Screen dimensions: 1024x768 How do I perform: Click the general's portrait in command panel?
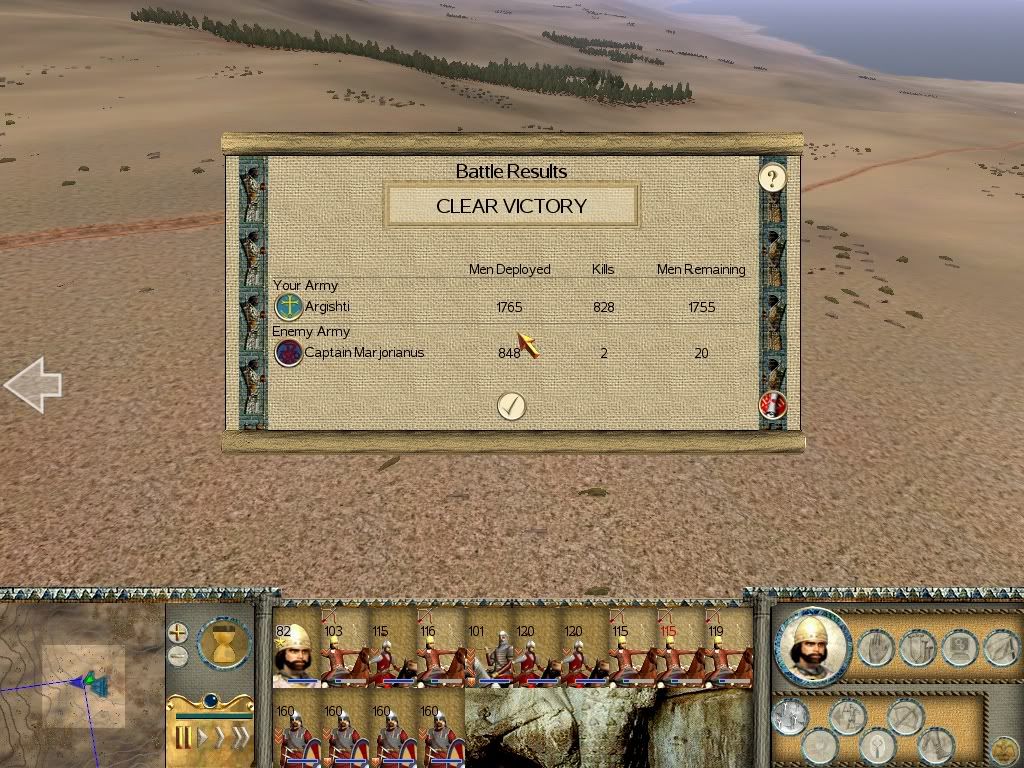813,646
